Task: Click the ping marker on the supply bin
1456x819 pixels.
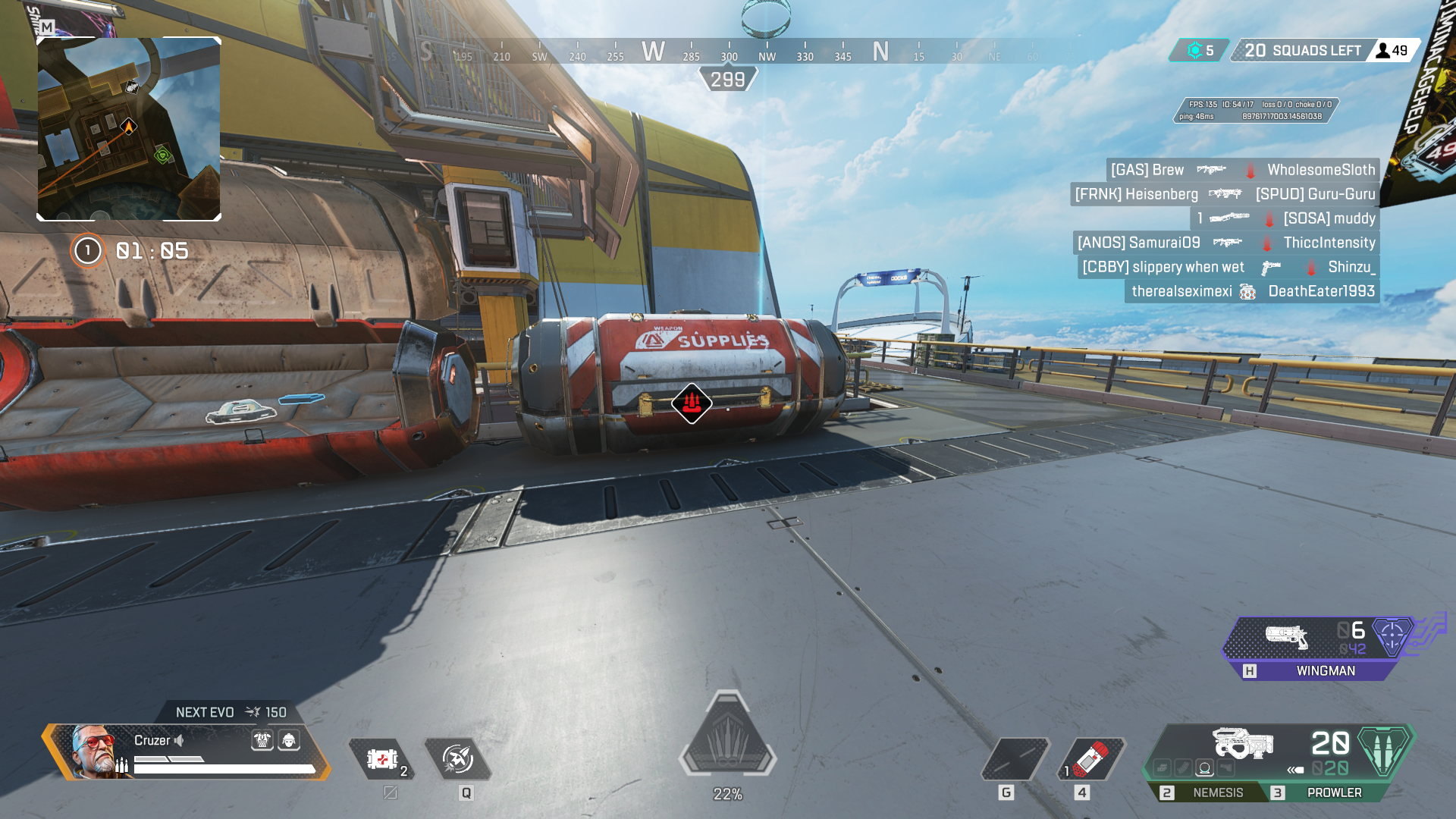Action: [691, 403]
